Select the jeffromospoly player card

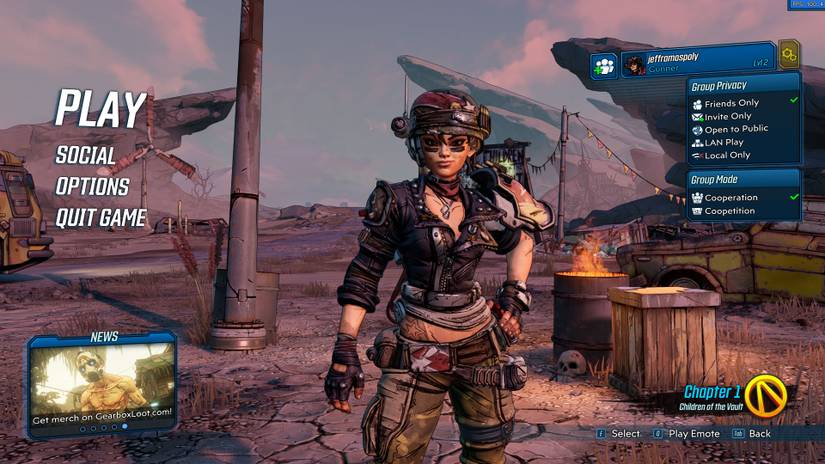pos(697,64)
